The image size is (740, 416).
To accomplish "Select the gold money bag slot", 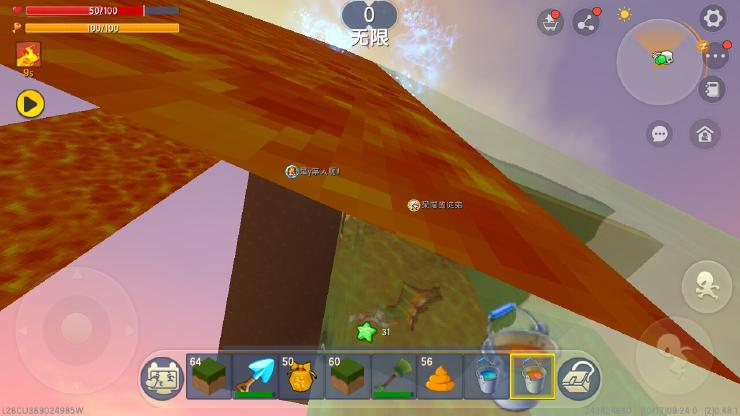I will pos(301,376).
